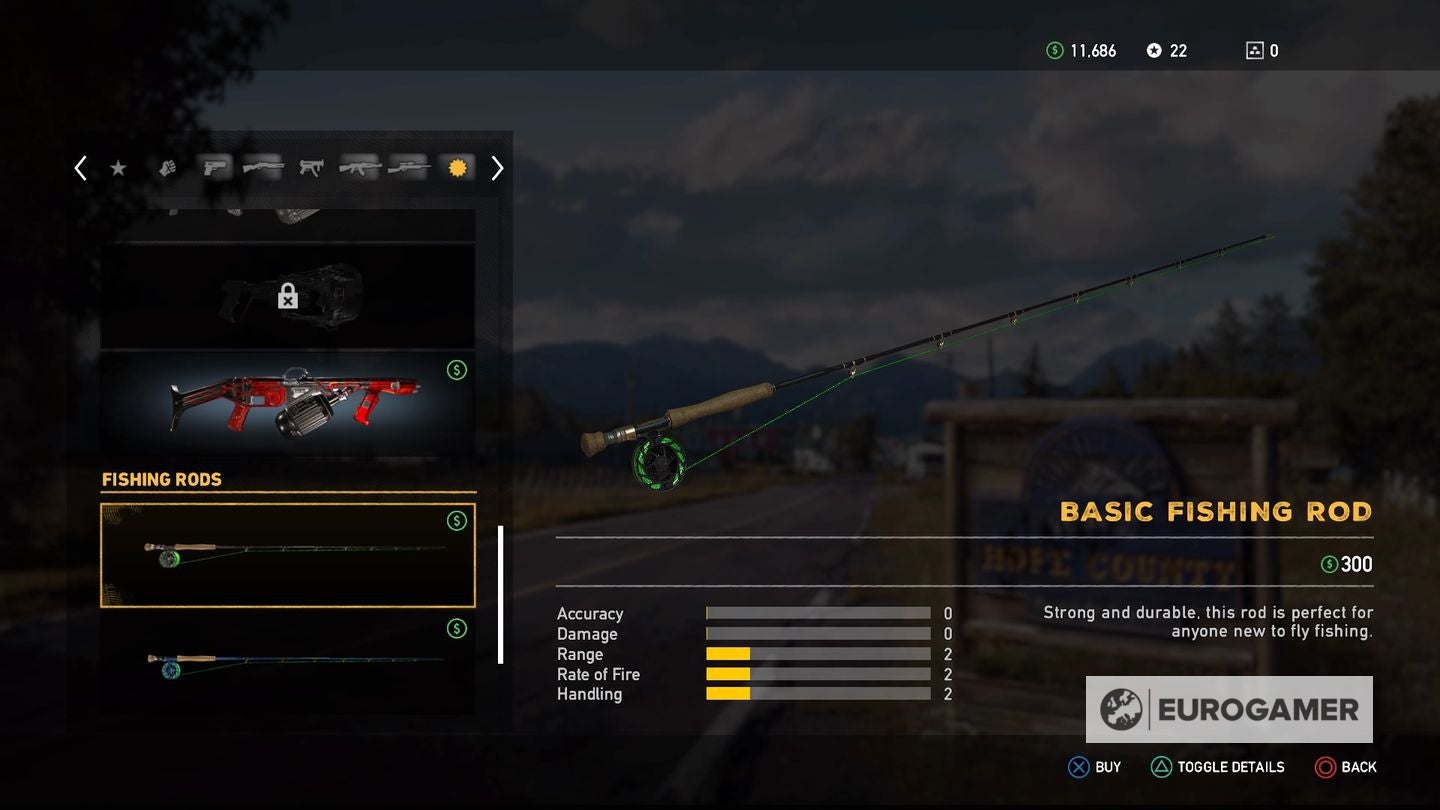Screen dimensions: 1440x810
Task: Click the money balance icon showing 11,686
Action: click(x=1057, y=50)
